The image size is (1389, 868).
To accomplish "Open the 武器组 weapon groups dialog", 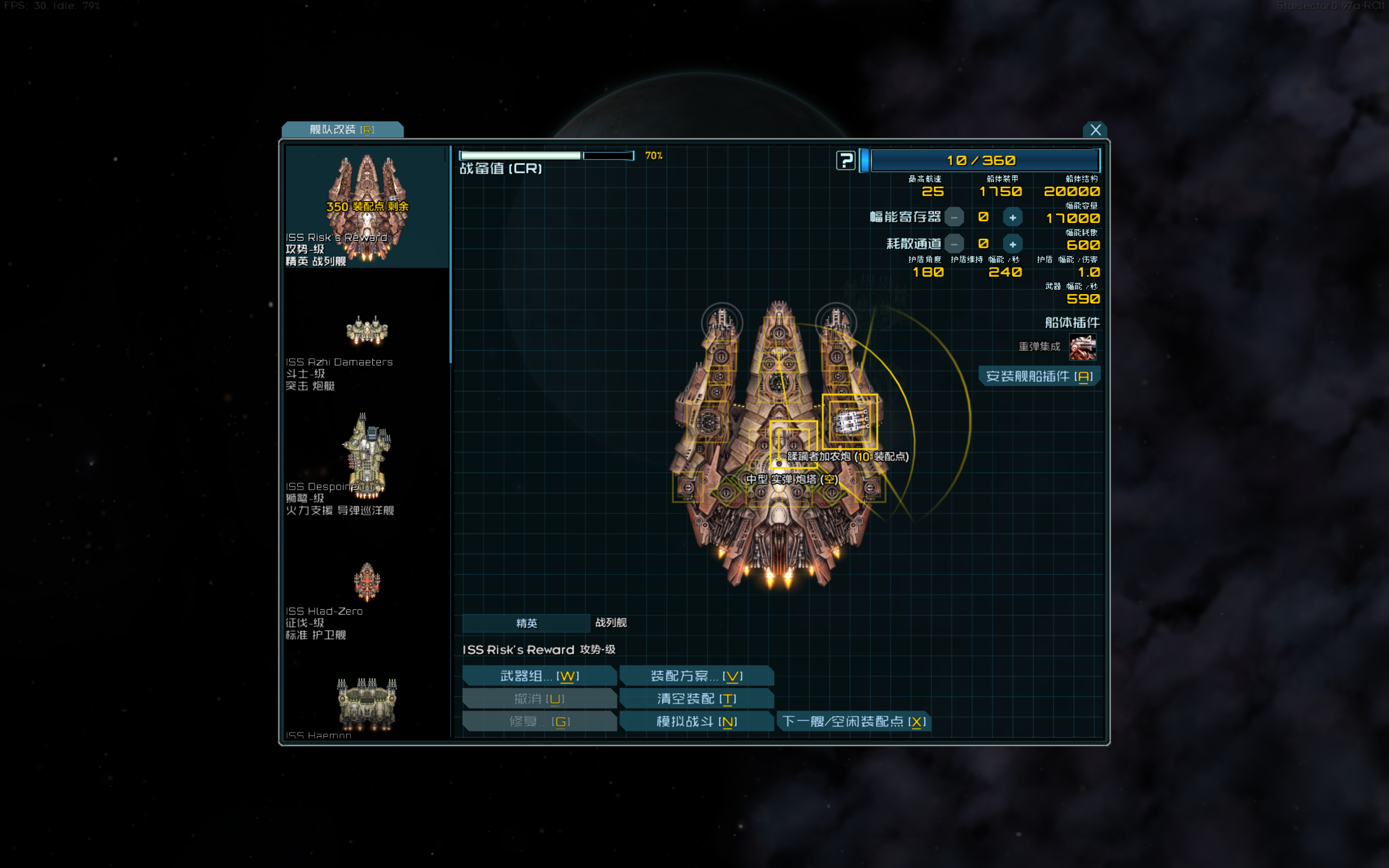I will tap(539, 676).
